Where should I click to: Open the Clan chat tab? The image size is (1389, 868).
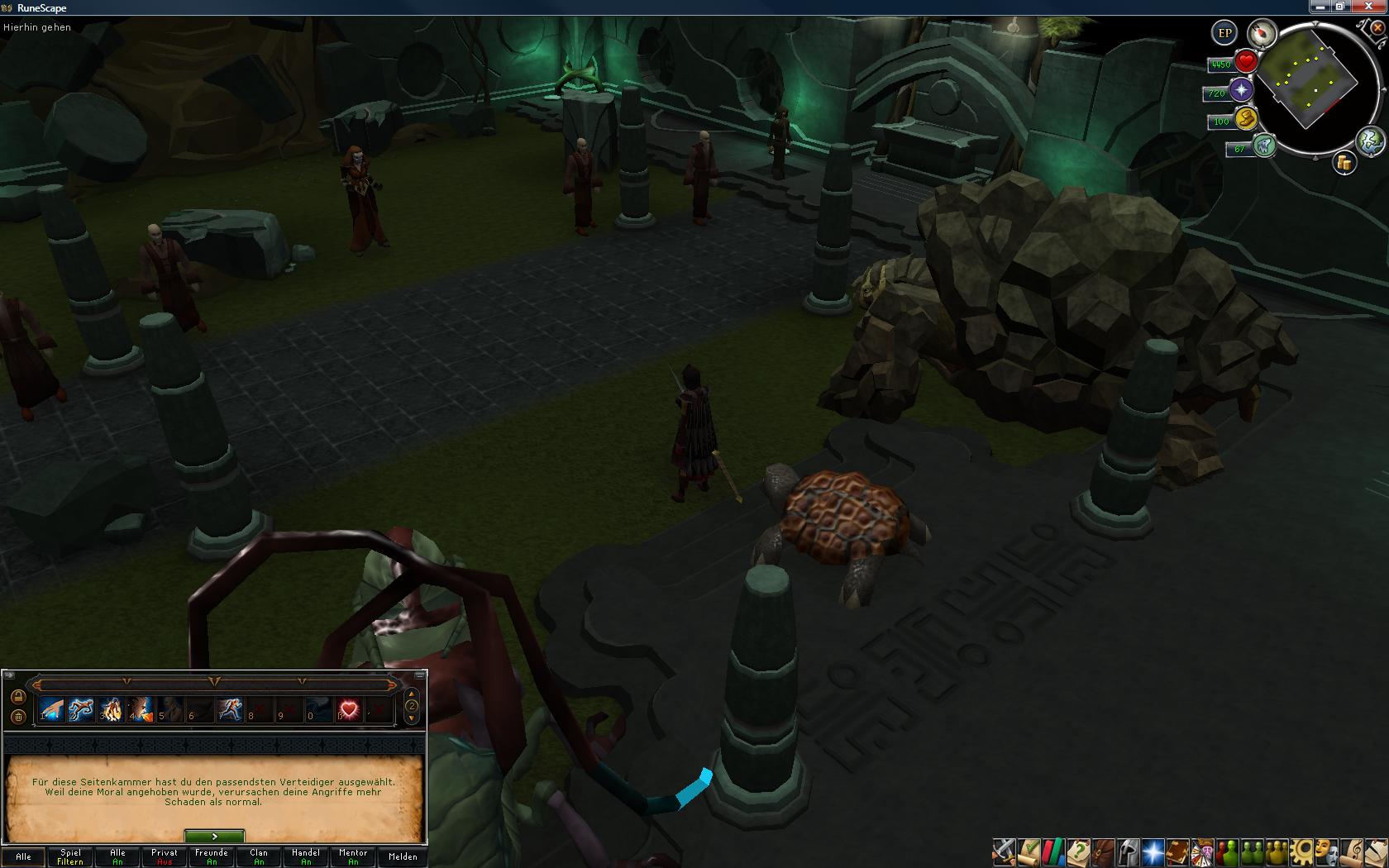tap(259, 856)
